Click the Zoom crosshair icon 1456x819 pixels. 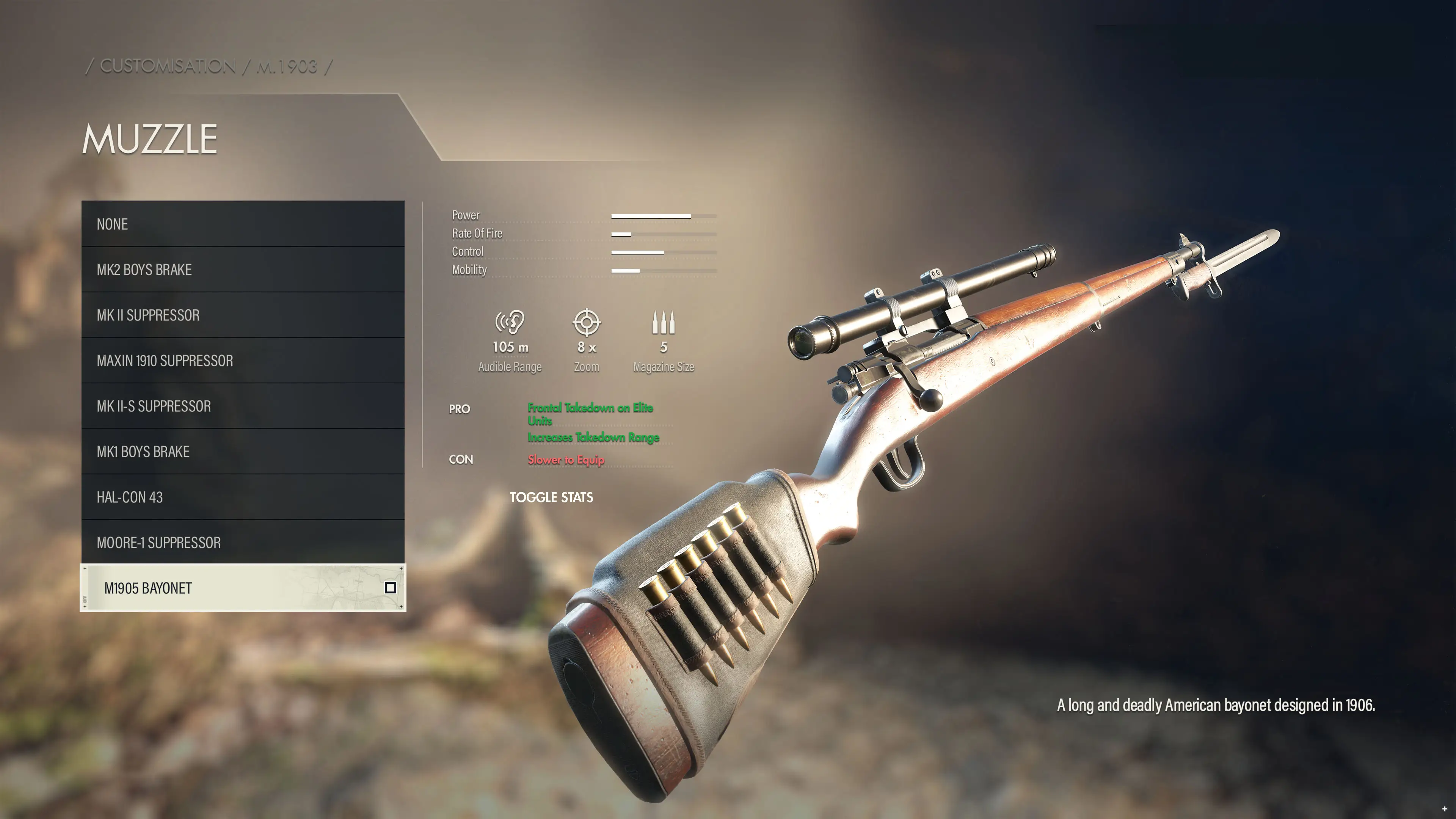click(587, 323)
